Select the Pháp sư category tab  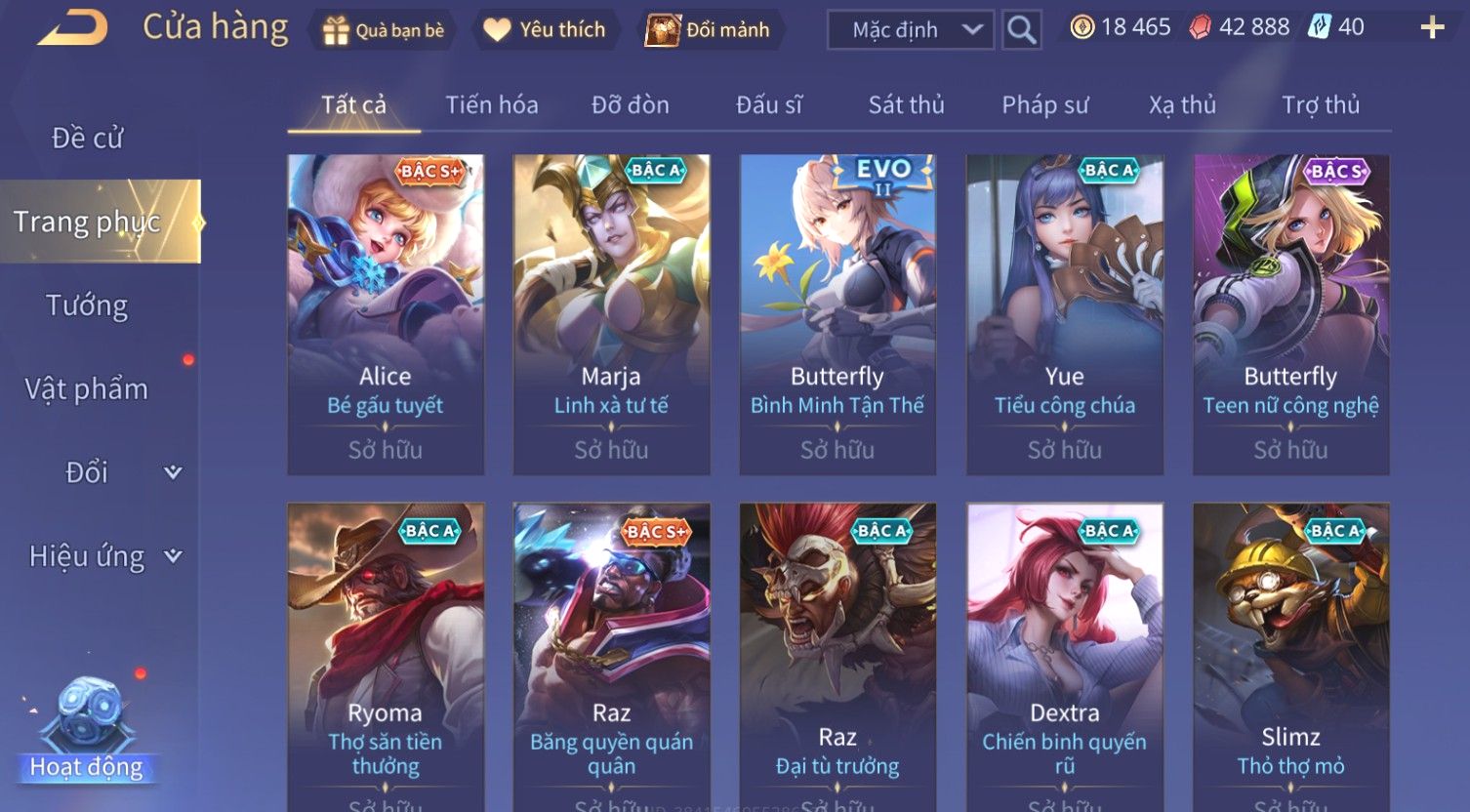click(1044, 104)
